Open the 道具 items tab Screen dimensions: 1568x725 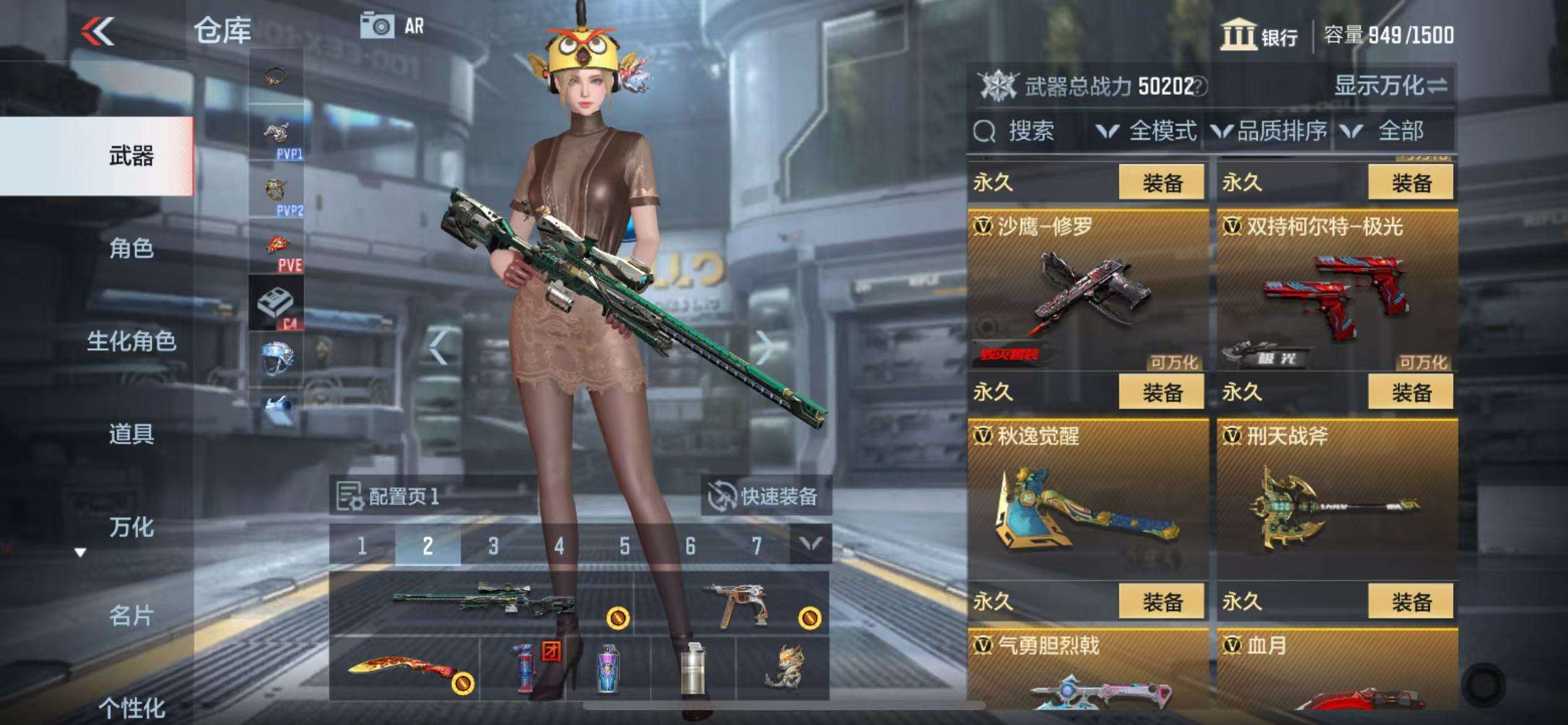(131, 434)
